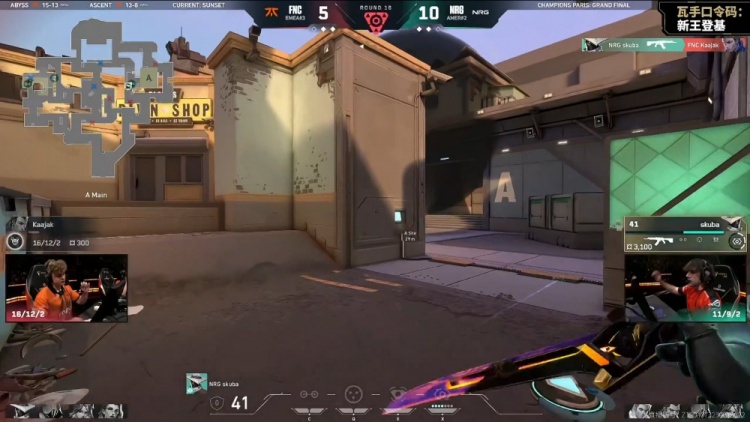This screenshot has height=422, width=750.
Task: Click the shield armor icon beside 41
Action: (217, 403)
